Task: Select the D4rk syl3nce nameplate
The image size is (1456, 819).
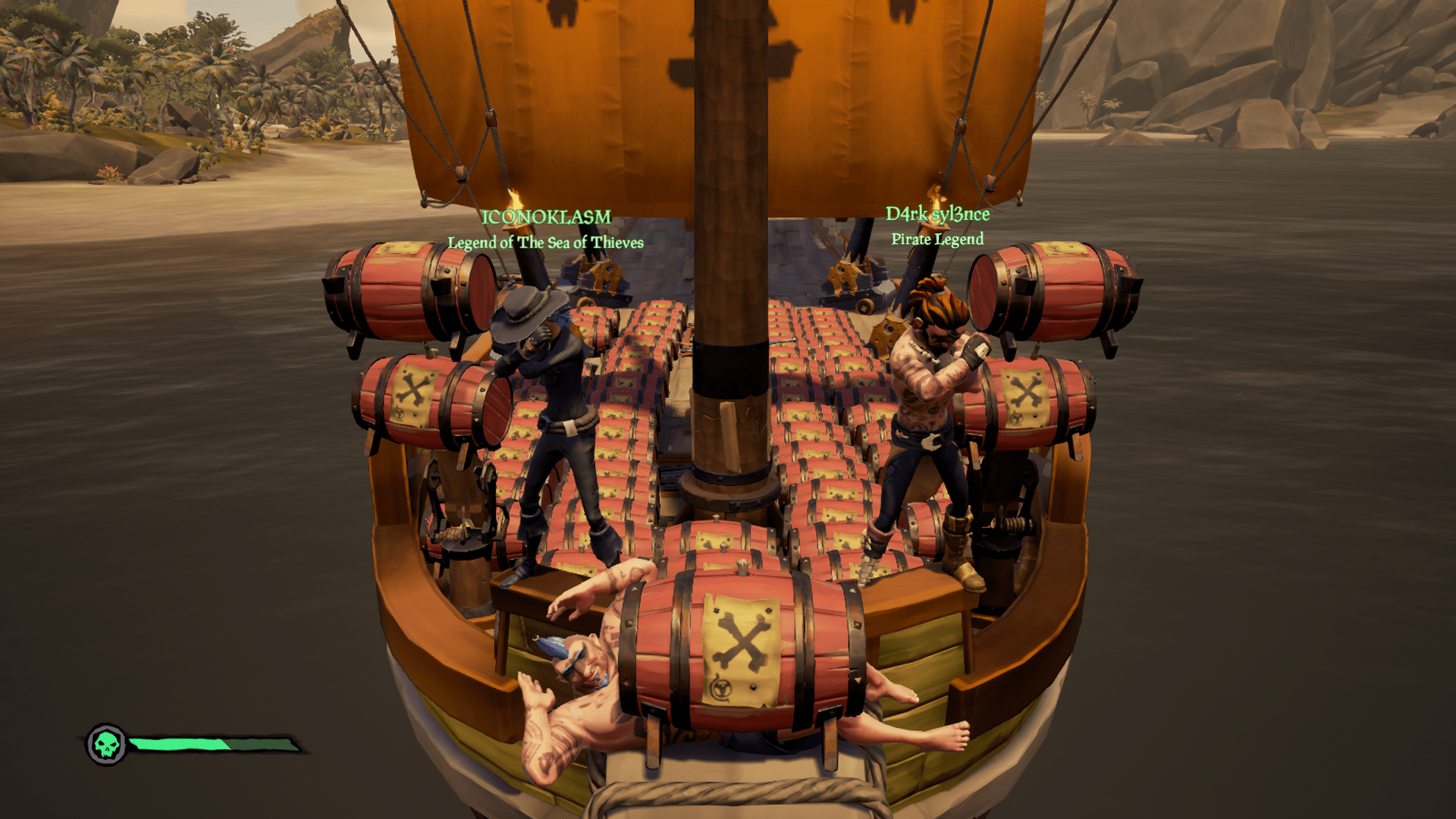Action: pyautogui.click(x=938, y=214)
